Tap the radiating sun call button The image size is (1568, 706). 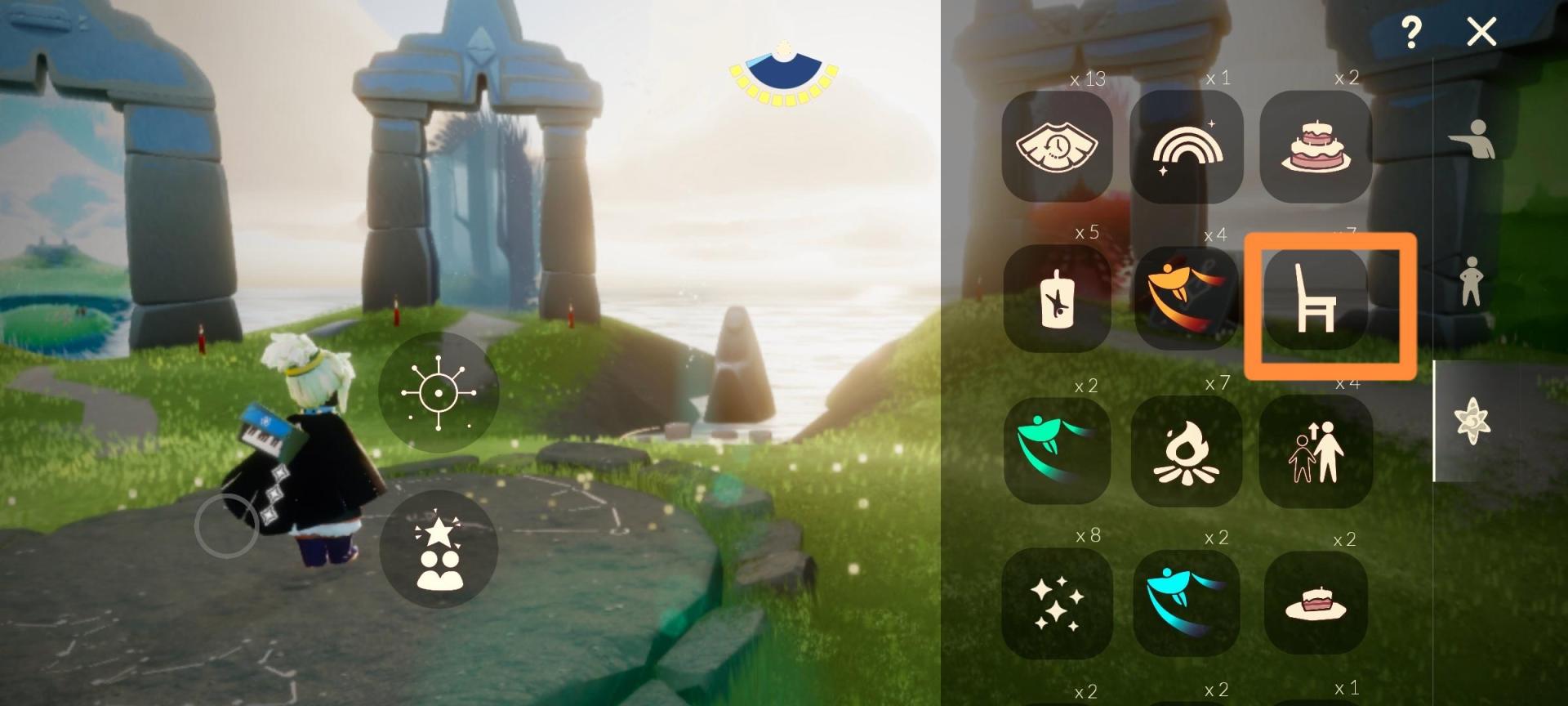pyautogui.click(x=439, y=392)
